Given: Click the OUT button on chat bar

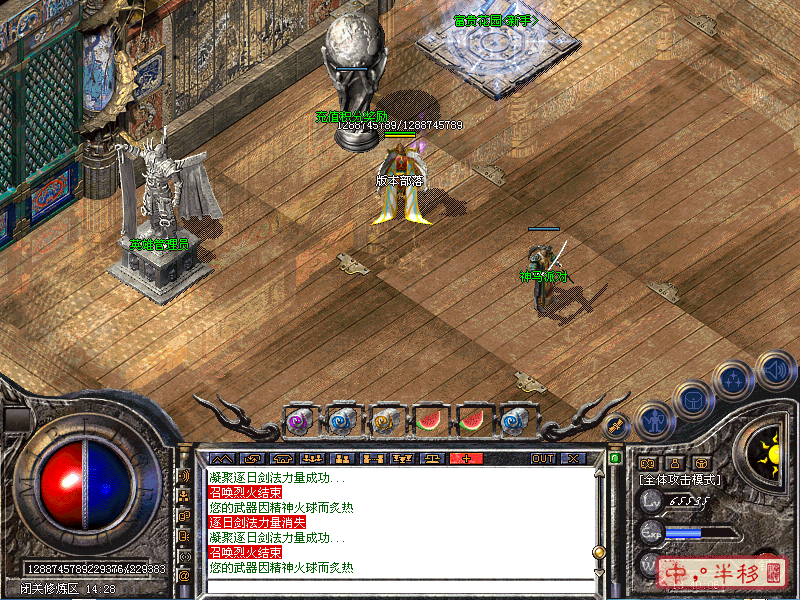Looking at the screenshot, I should (542, 458).
